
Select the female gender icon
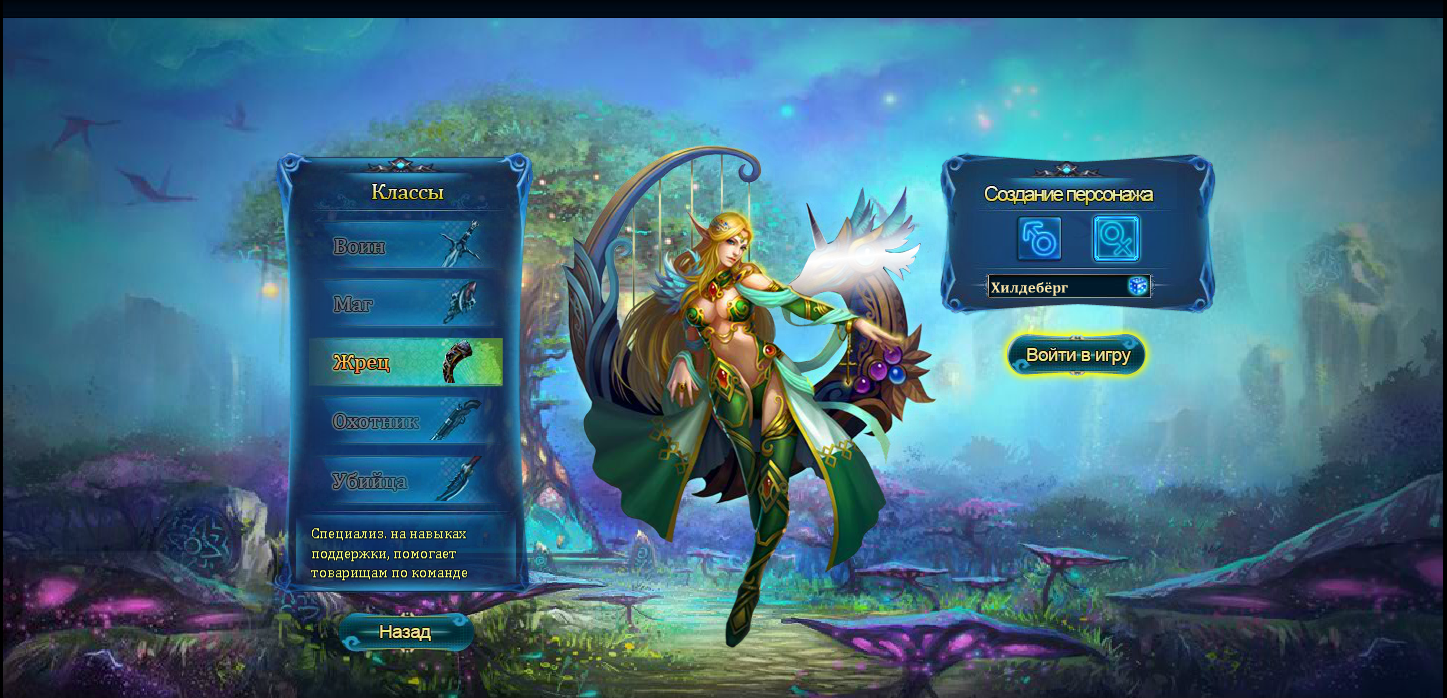coord(1116,239)
